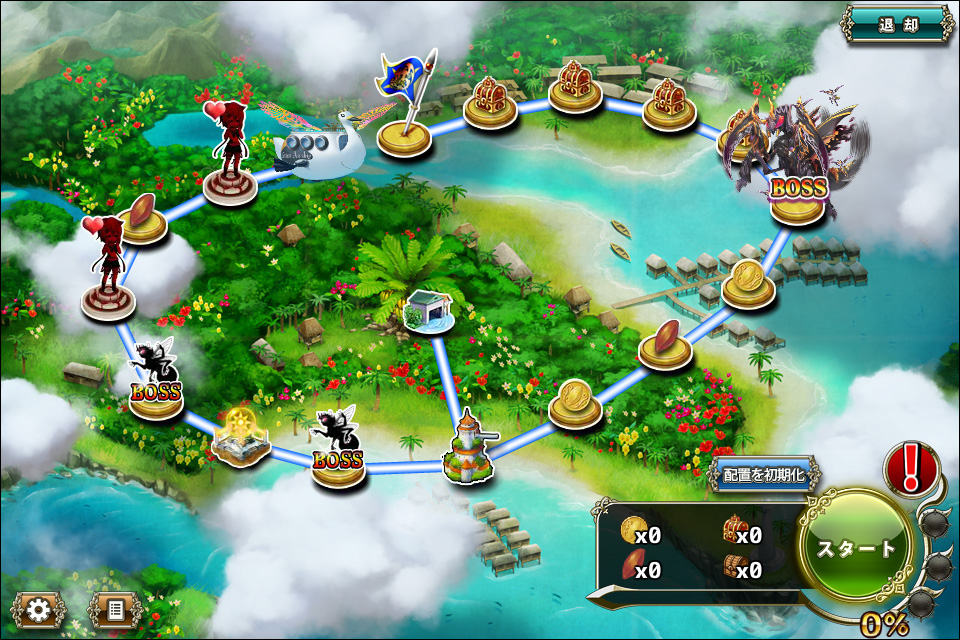Select the glowing golden shrine node
Viewport: 960px width, 640px height.
pos(240,437)
